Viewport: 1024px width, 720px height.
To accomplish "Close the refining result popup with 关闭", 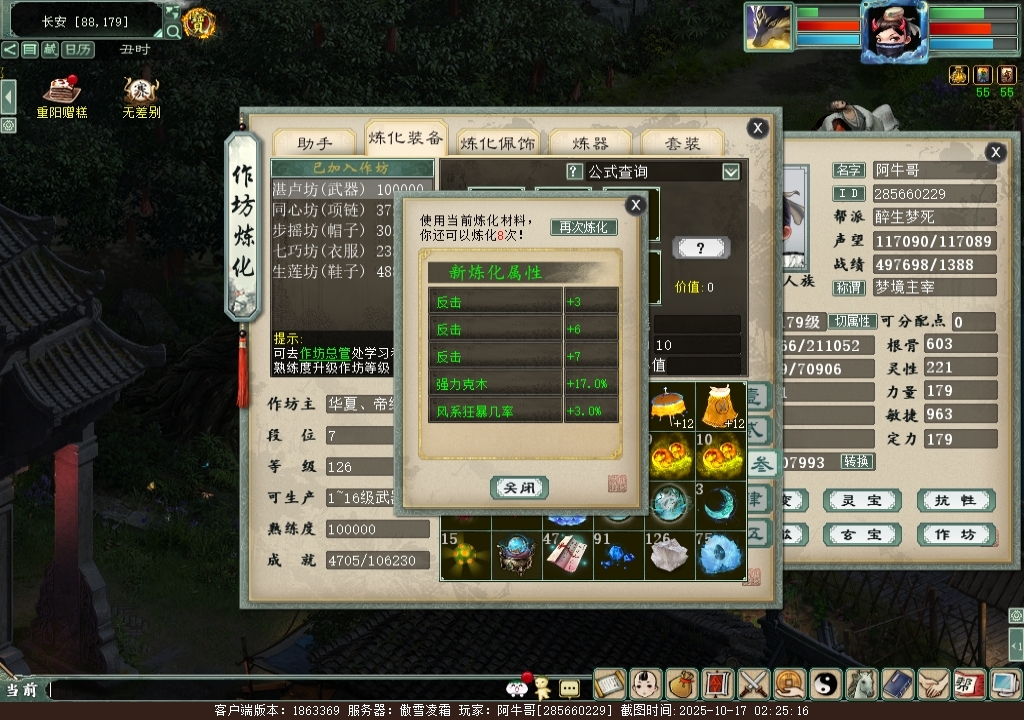I will click(x=519, y=488).
